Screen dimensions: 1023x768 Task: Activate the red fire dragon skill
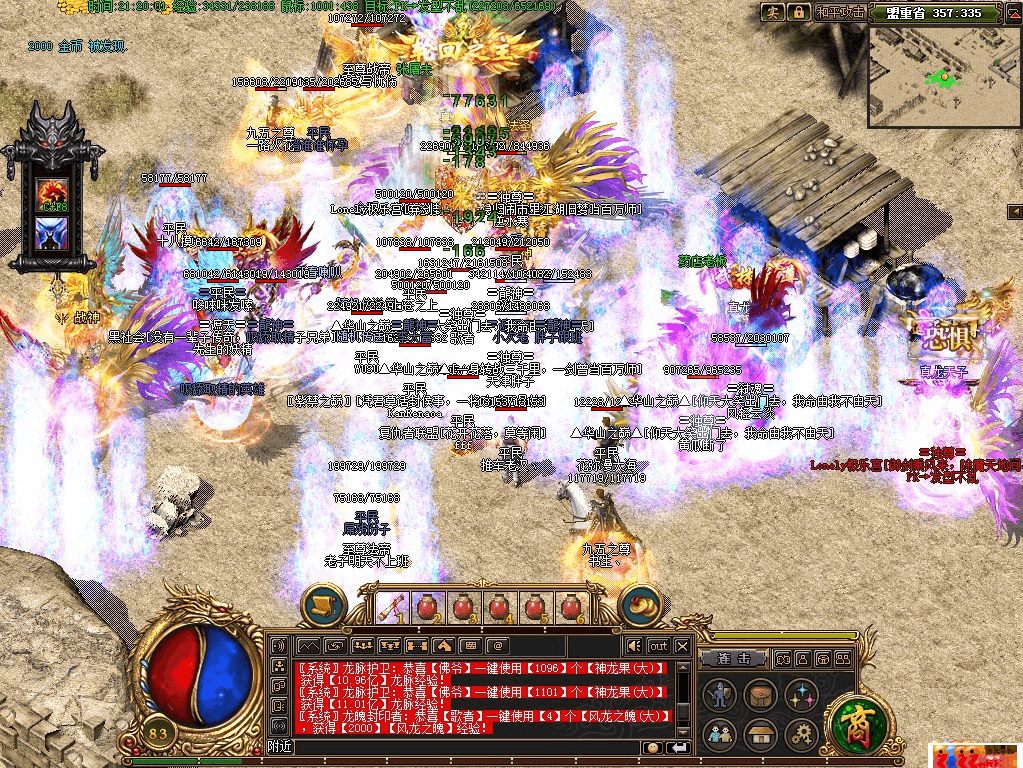click(51, 192)
